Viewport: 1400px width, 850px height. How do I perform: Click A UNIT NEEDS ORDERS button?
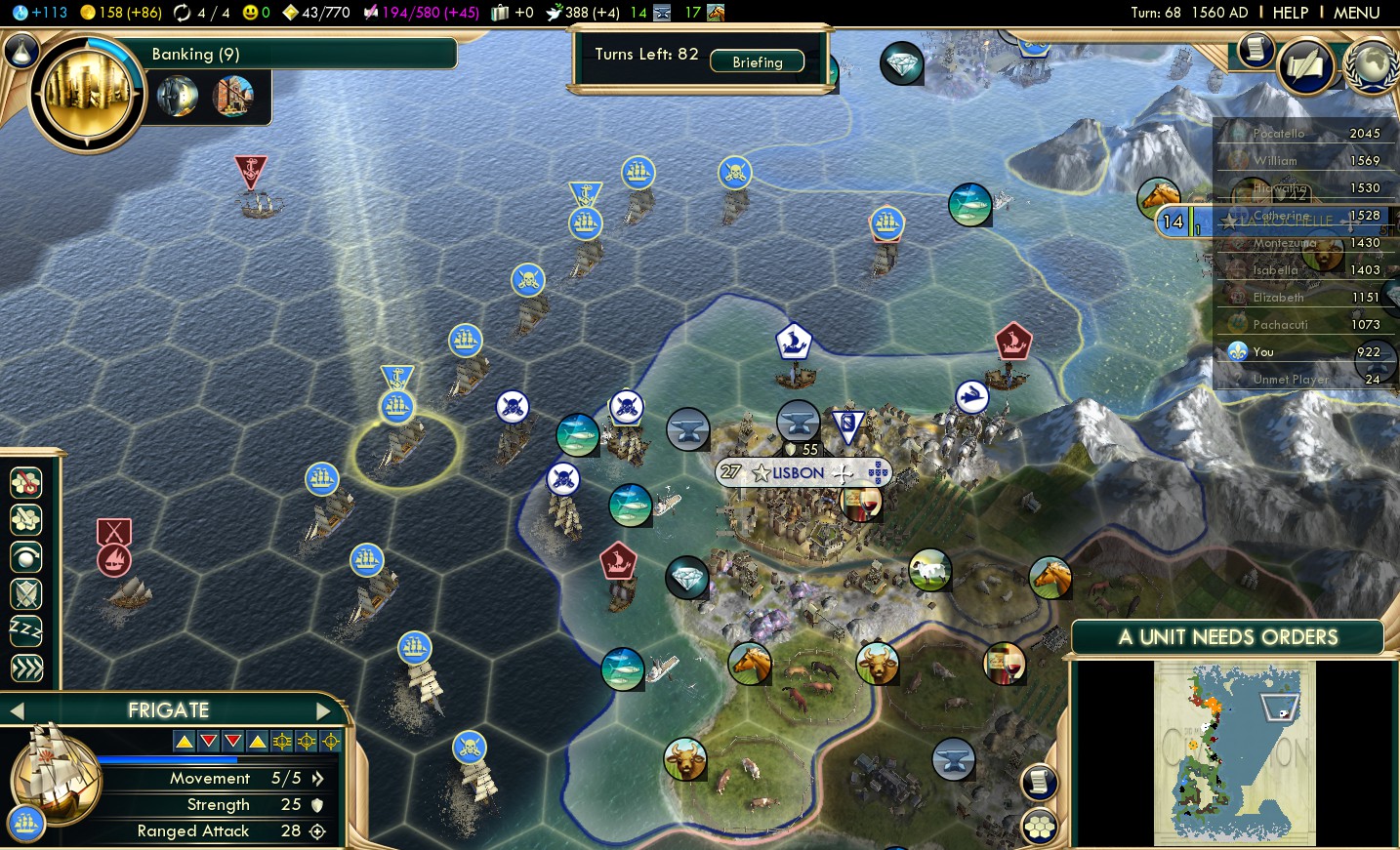click(1227, 637)
